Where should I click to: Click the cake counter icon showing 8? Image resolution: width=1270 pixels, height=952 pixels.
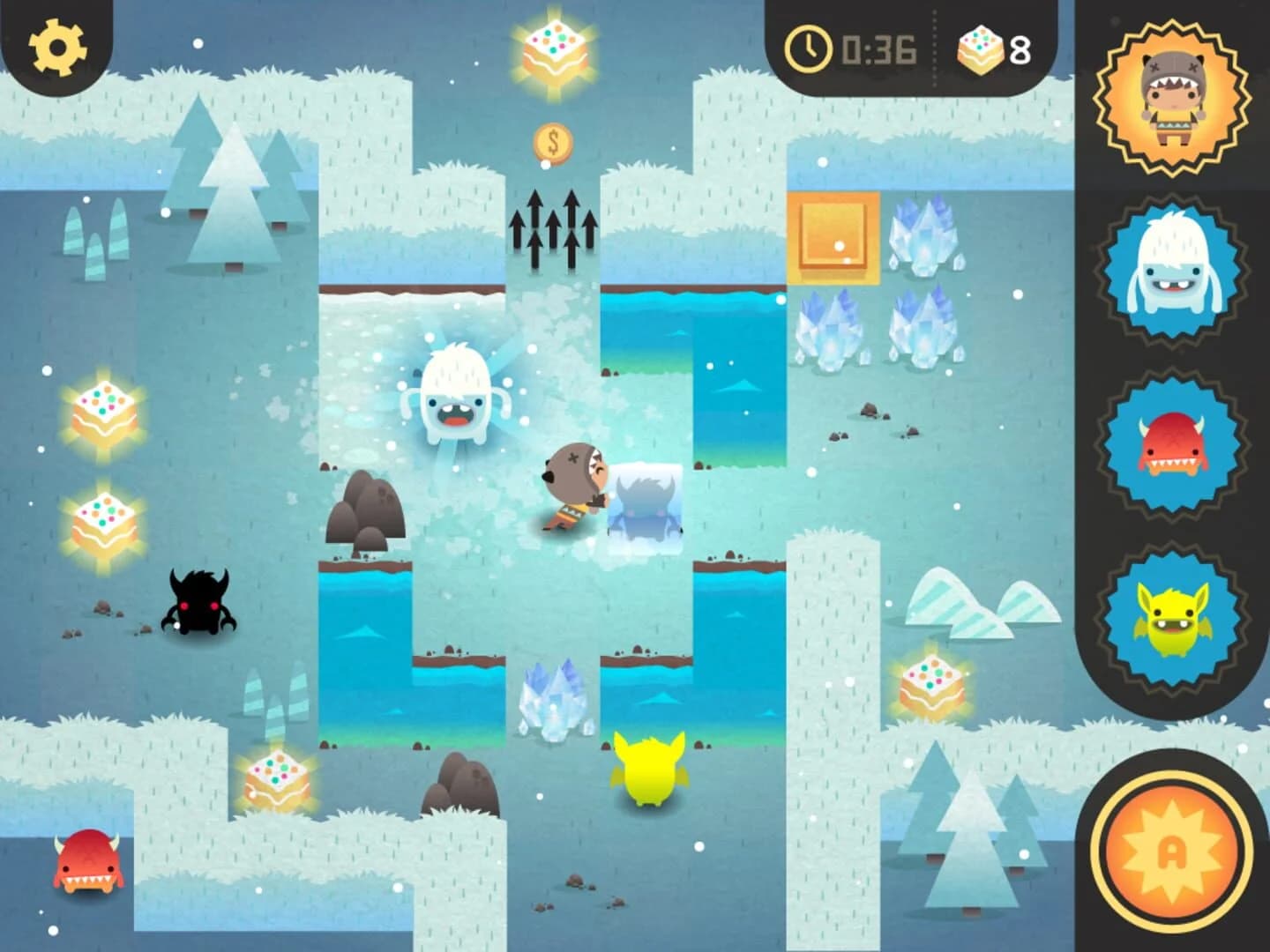coord(975,48)
